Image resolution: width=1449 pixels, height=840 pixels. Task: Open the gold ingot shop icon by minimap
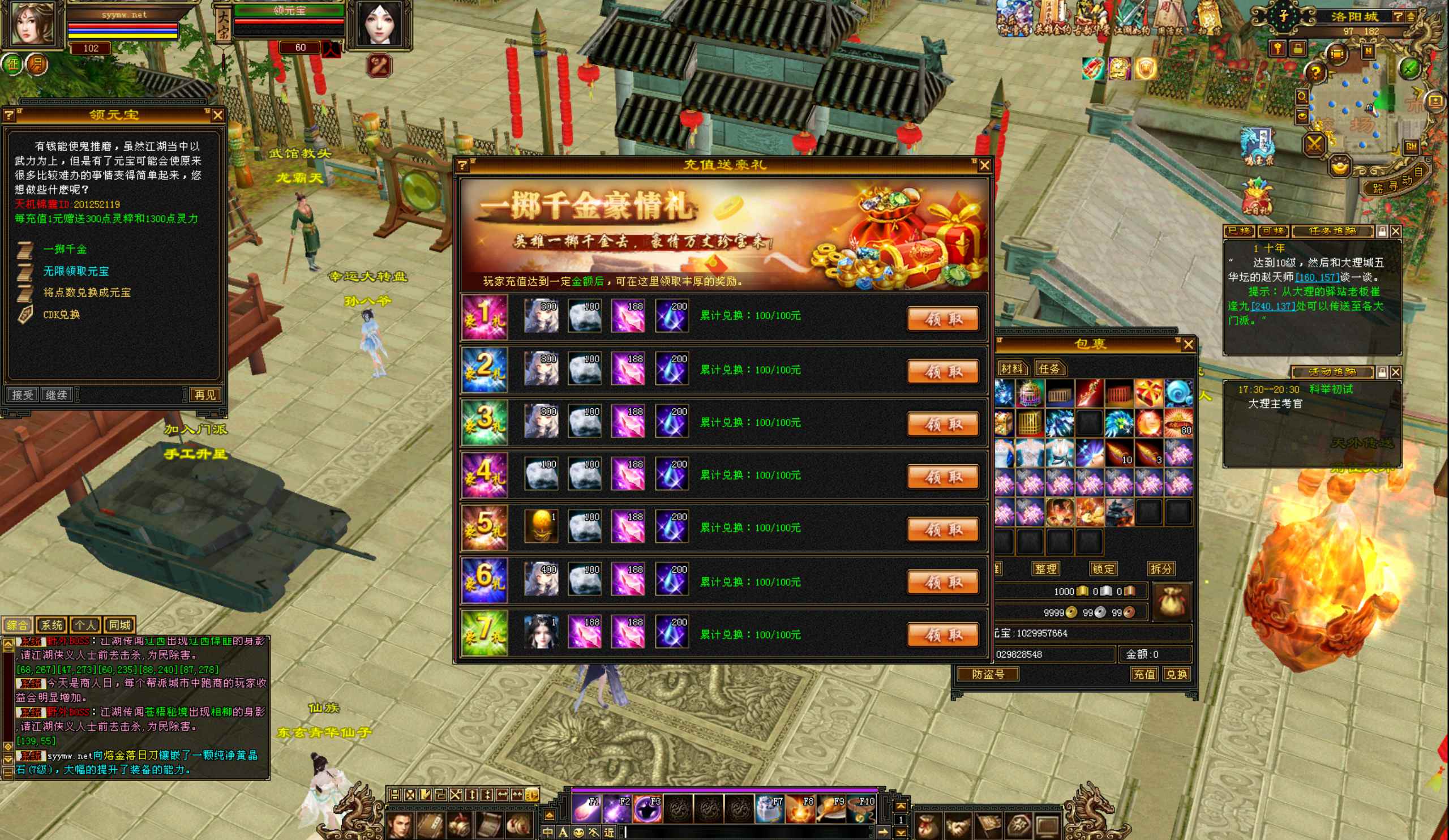click(1340, 168)
